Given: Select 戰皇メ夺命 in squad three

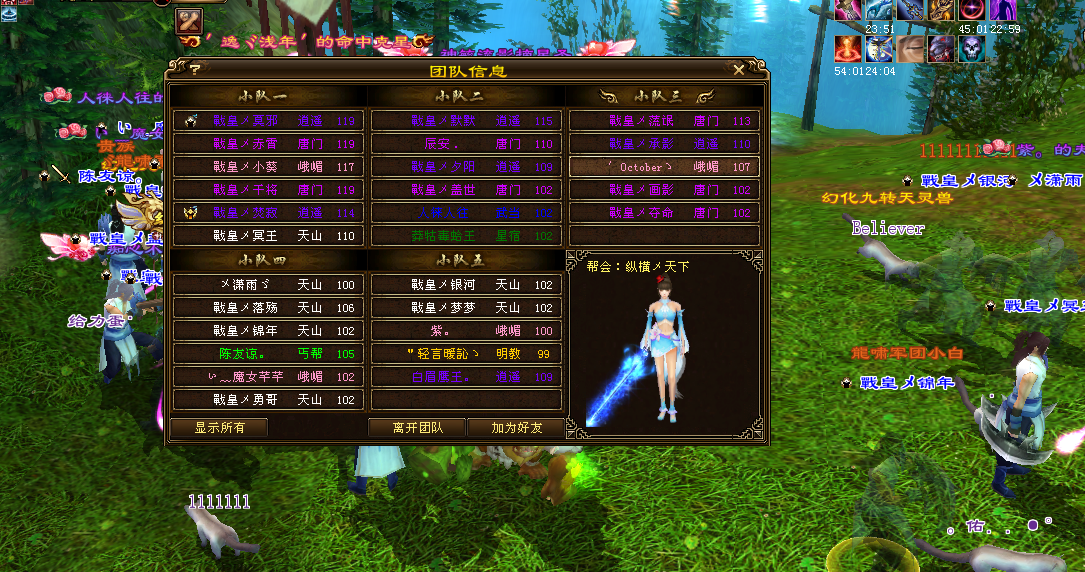Looking at the screenshot, I should pos(664,213).
